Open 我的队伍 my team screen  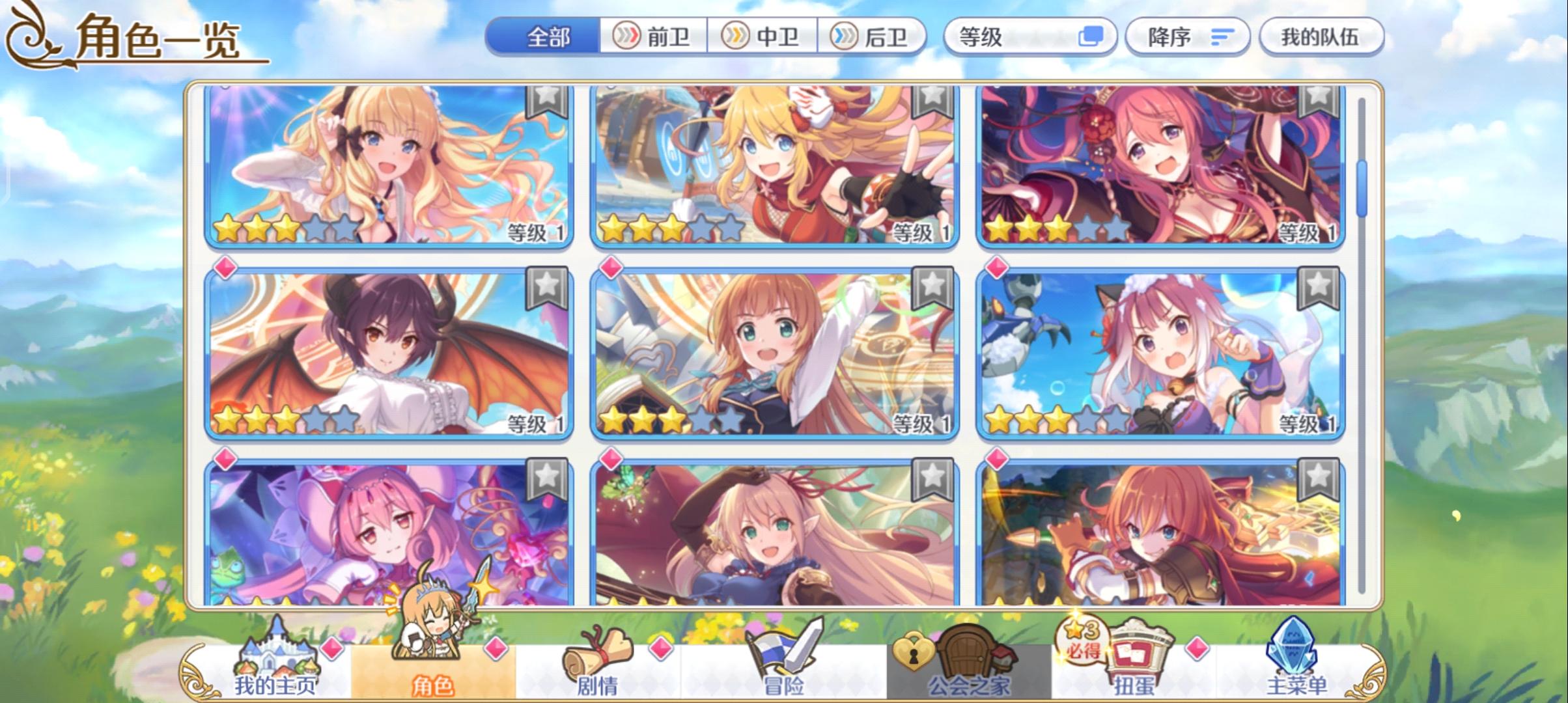point(1322,37)
